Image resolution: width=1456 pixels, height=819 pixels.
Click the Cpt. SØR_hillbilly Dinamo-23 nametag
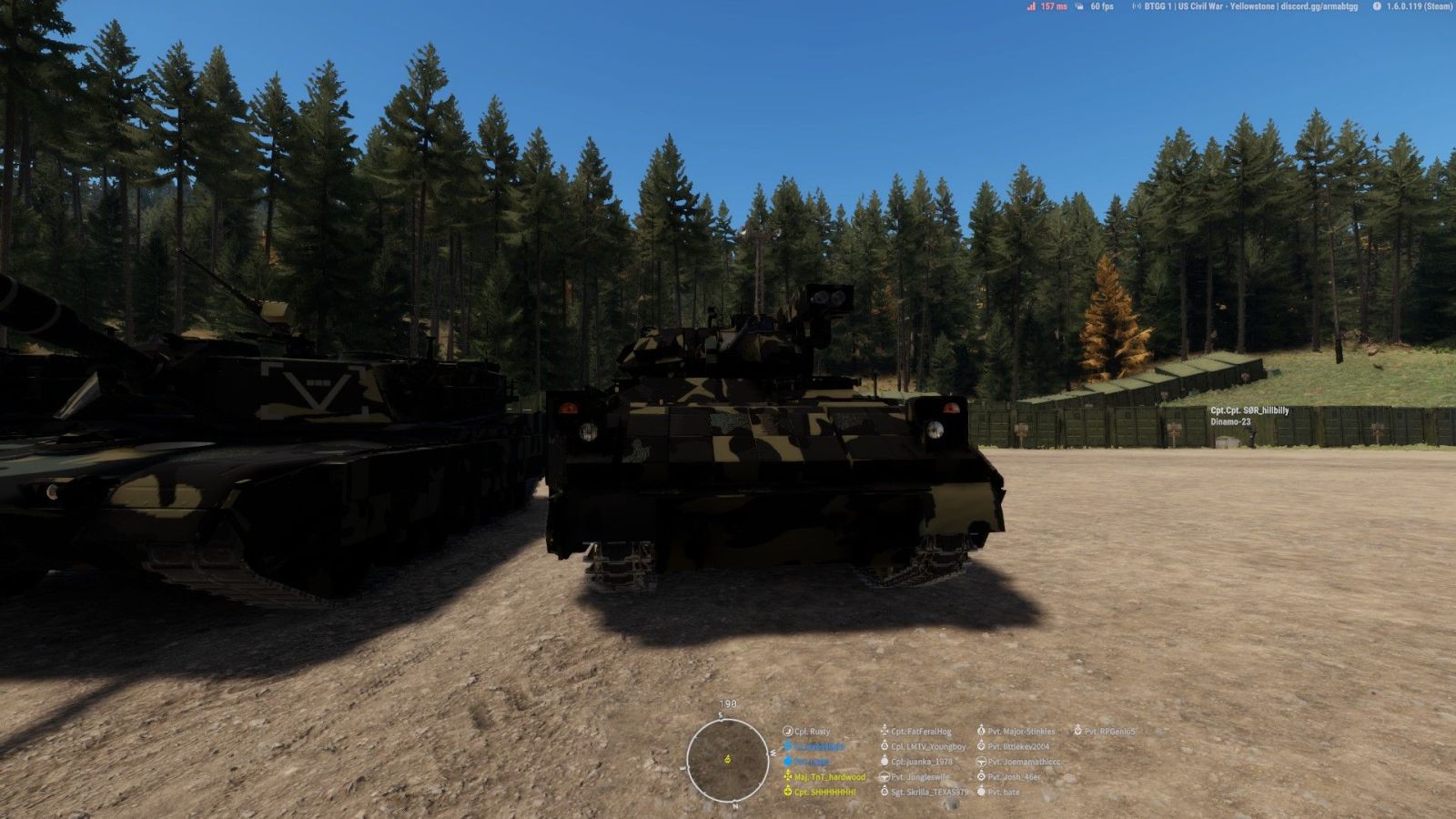(x=1249, y=416)
